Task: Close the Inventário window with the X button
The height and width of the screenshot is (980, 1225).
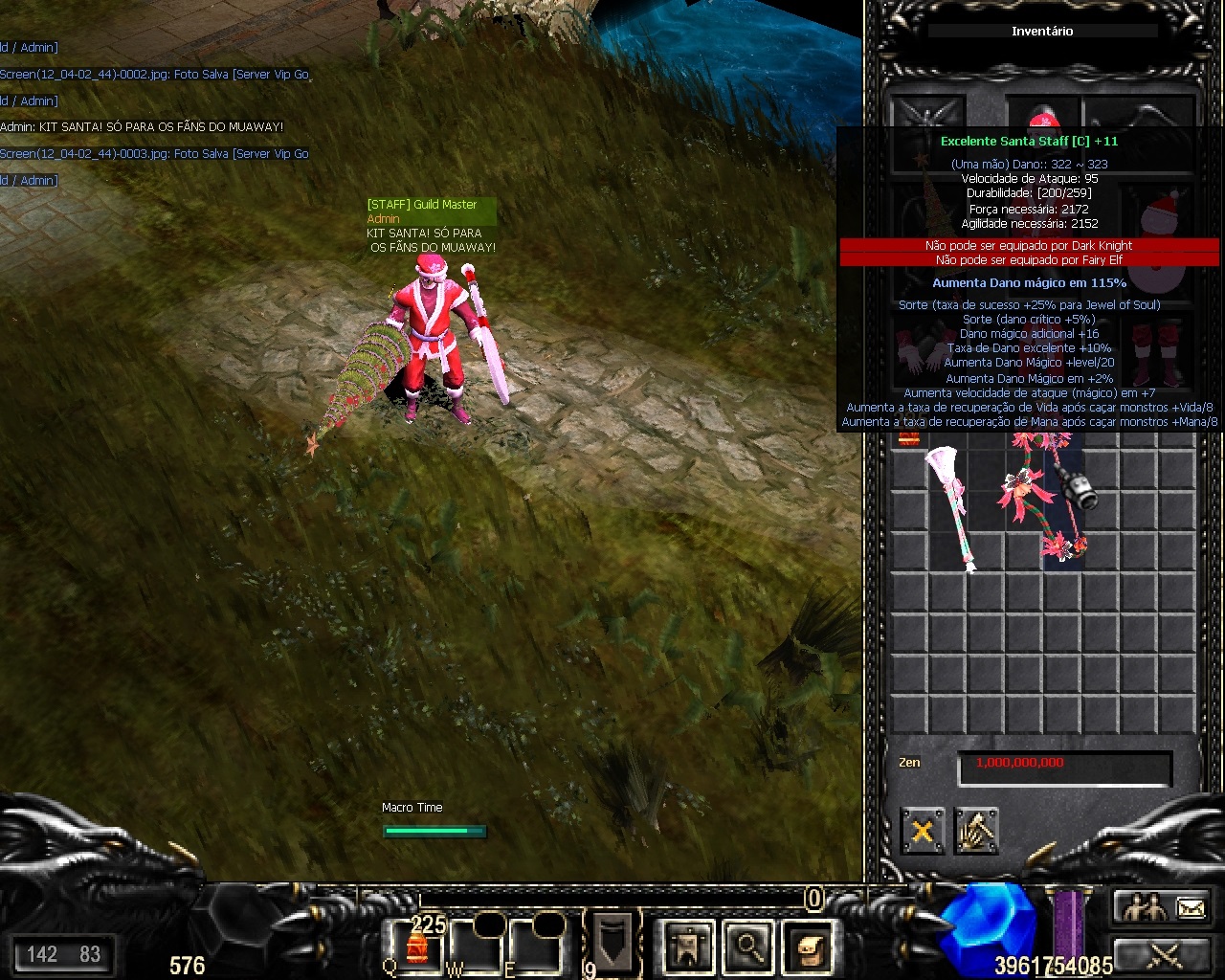Action: point(922,831)
